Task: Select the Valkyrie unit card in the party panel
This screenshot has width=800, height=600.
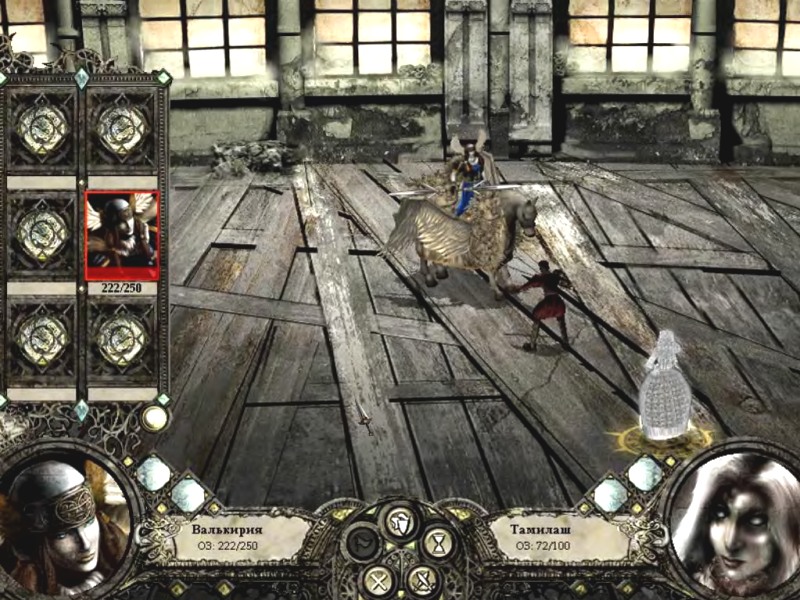Action: click(x=122, y=235)
